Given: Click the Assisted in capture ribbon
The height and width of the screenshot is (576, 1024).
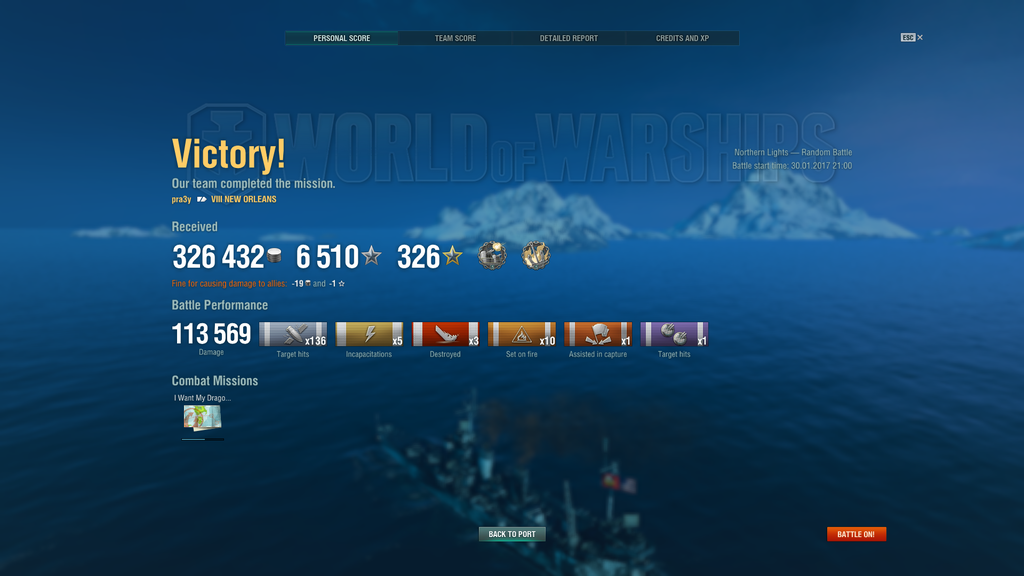Looking at the screenshot, I should (x=598, y=334).
